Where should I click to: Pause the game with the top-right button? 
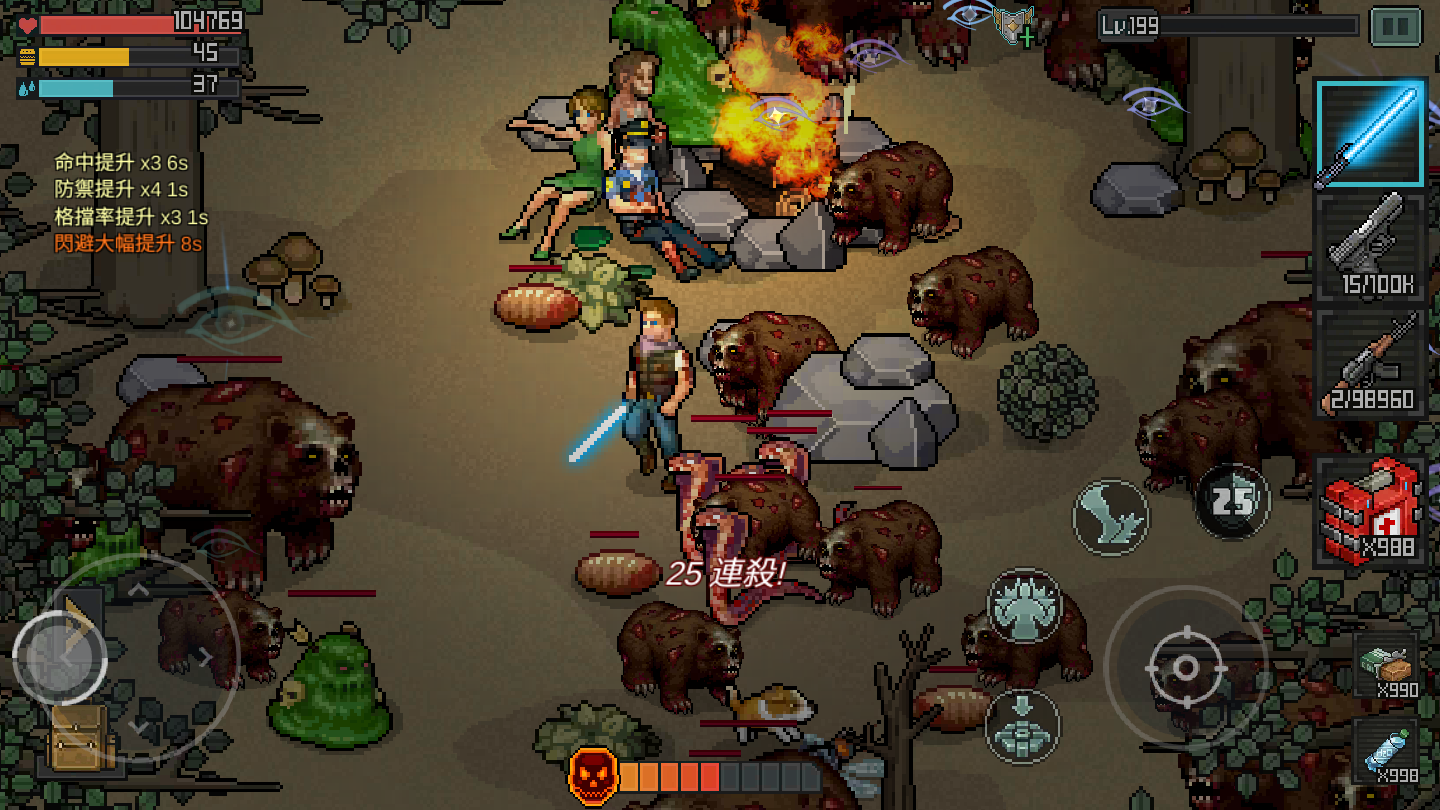(x=1396, y=27)
